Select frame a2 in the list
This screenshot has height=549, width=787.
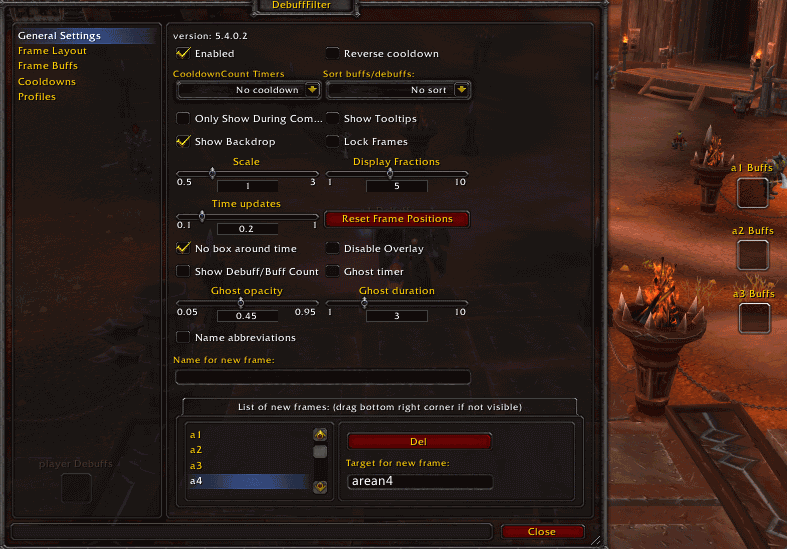(196, 450)
